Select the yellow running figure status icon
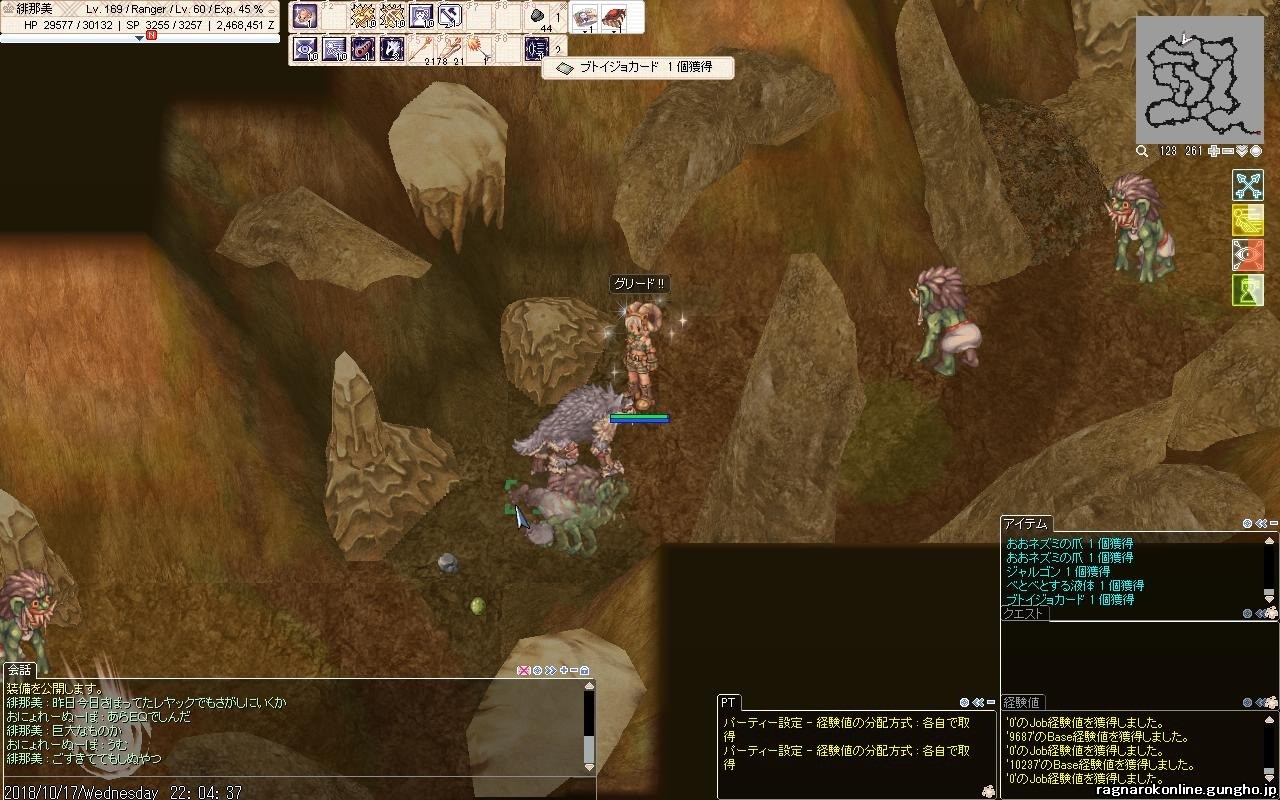This screenshot has height=800, width=1280. [x=1247, y=220]
